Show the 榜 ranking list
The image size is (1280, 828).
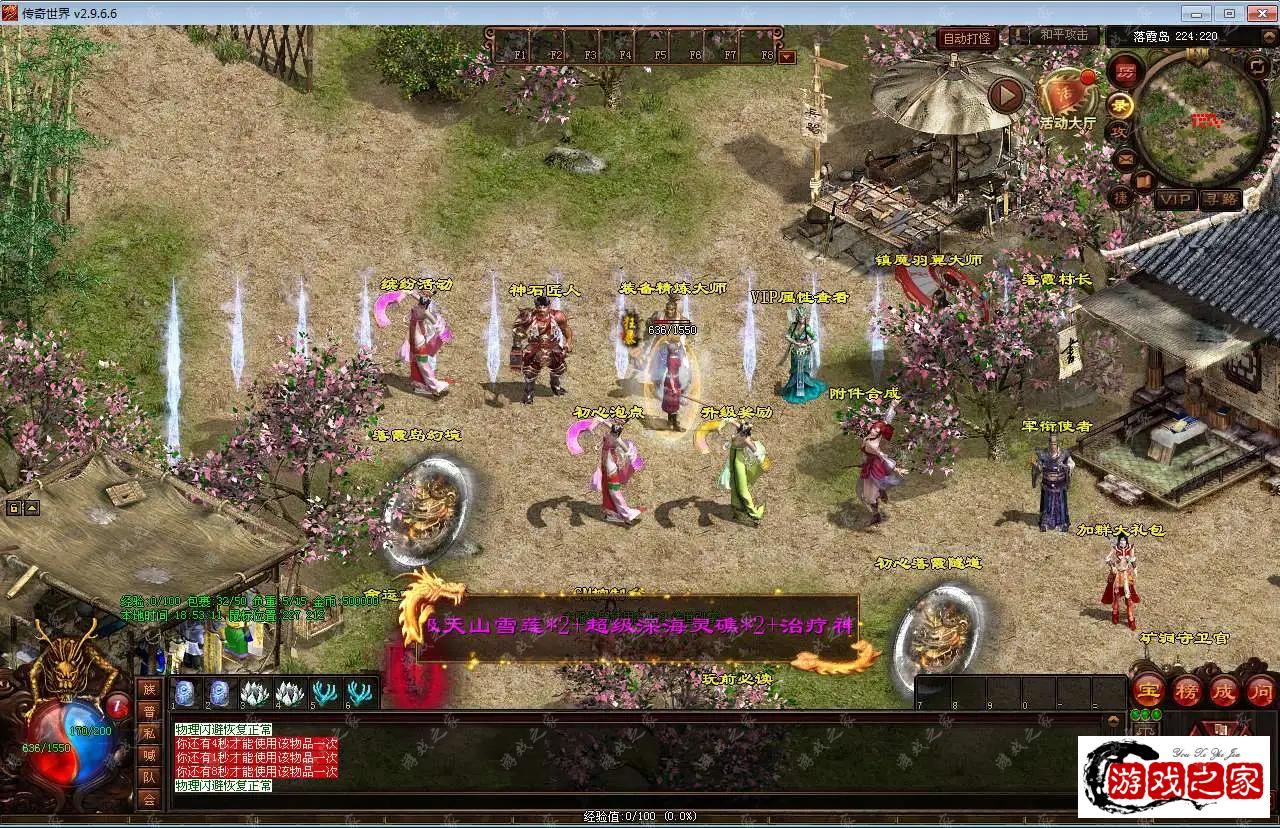point(1186,690)
